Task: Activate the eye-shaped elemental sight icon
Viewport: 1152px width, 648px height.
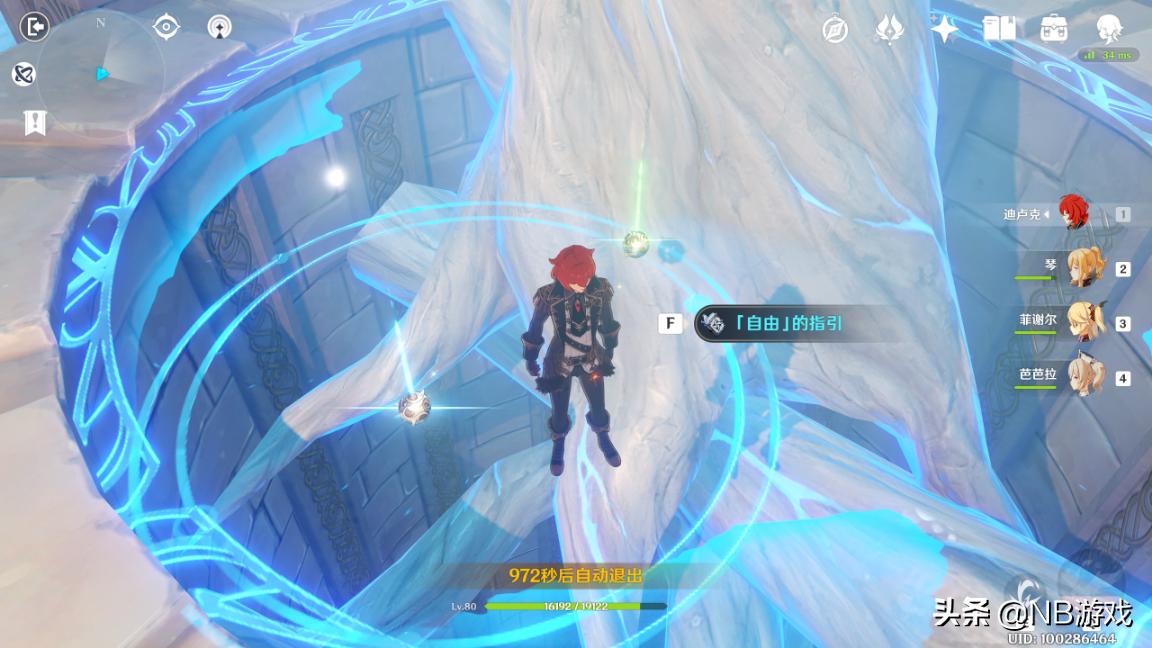Action: [166, 27]
